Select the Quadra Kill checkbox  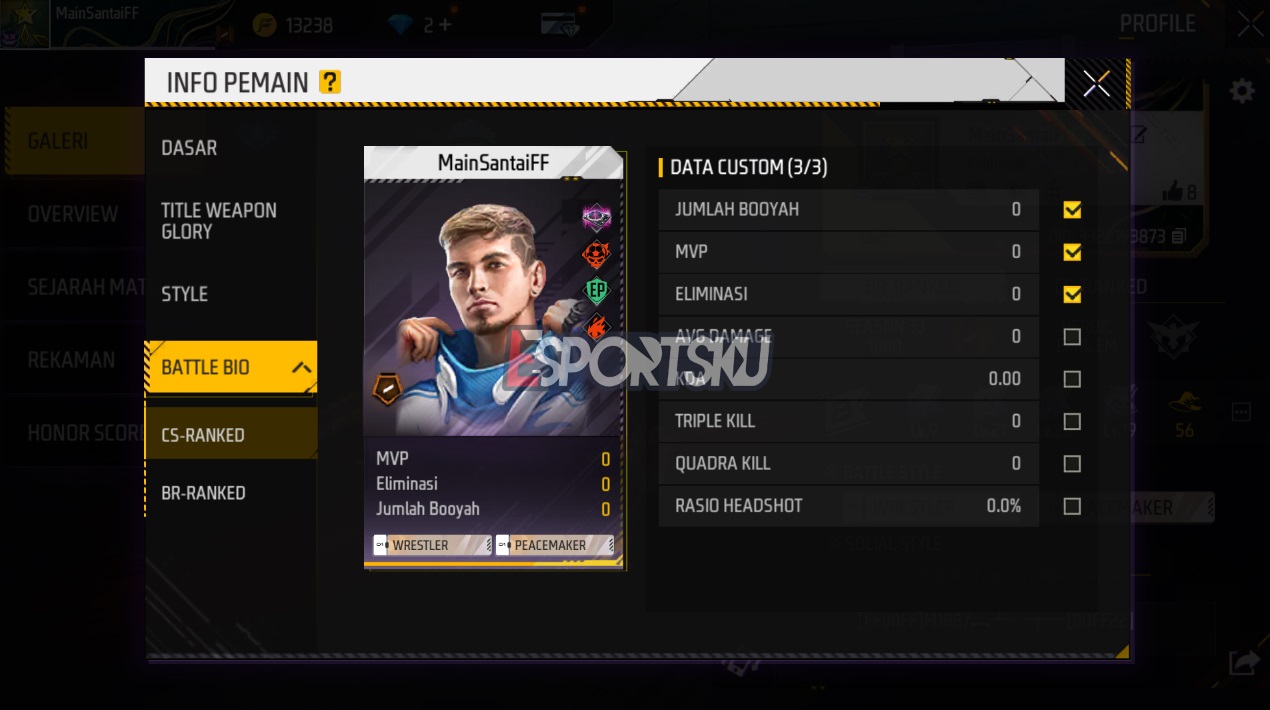(1072, 464)
